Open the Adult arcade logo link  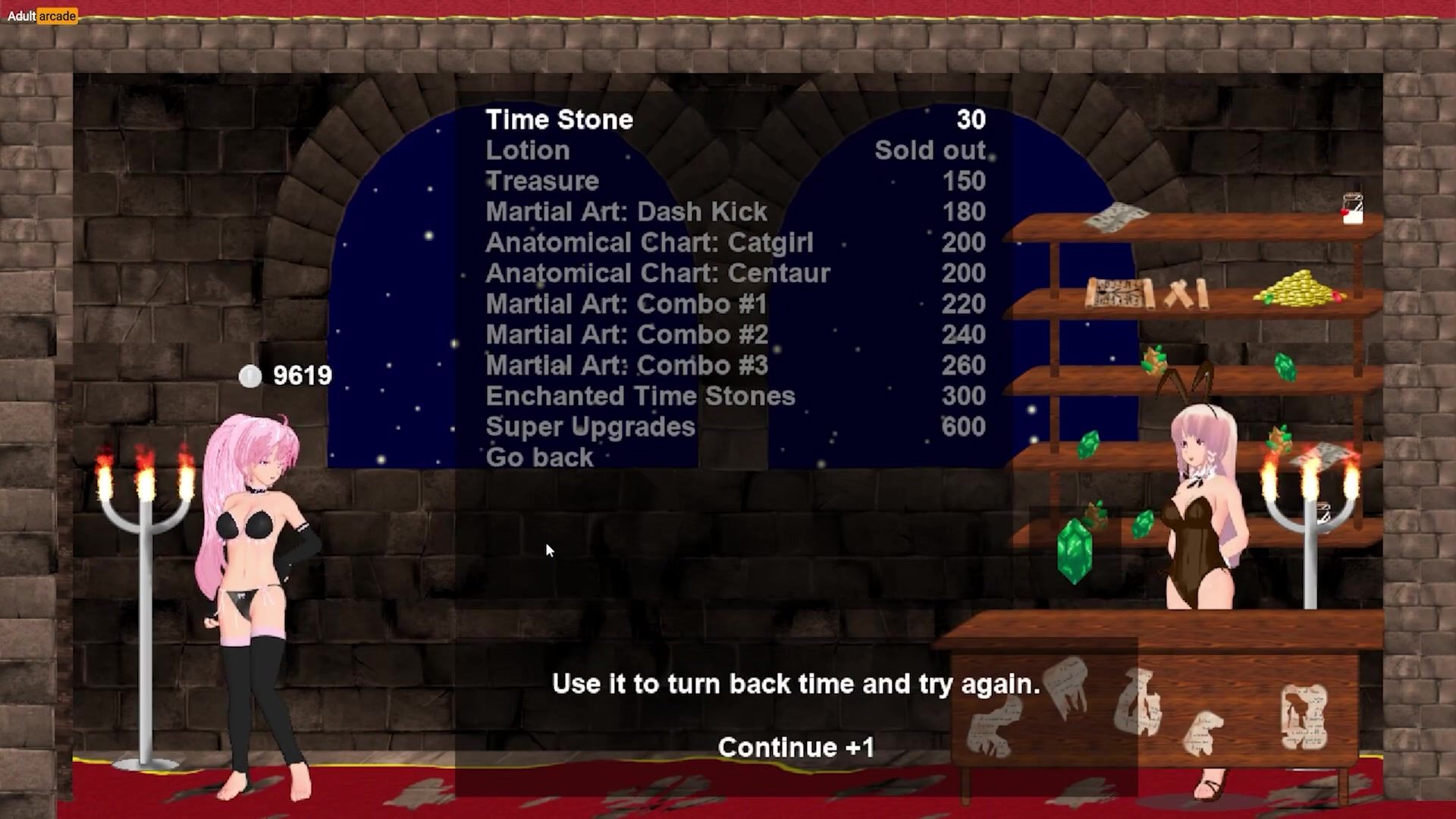[42, 16]
